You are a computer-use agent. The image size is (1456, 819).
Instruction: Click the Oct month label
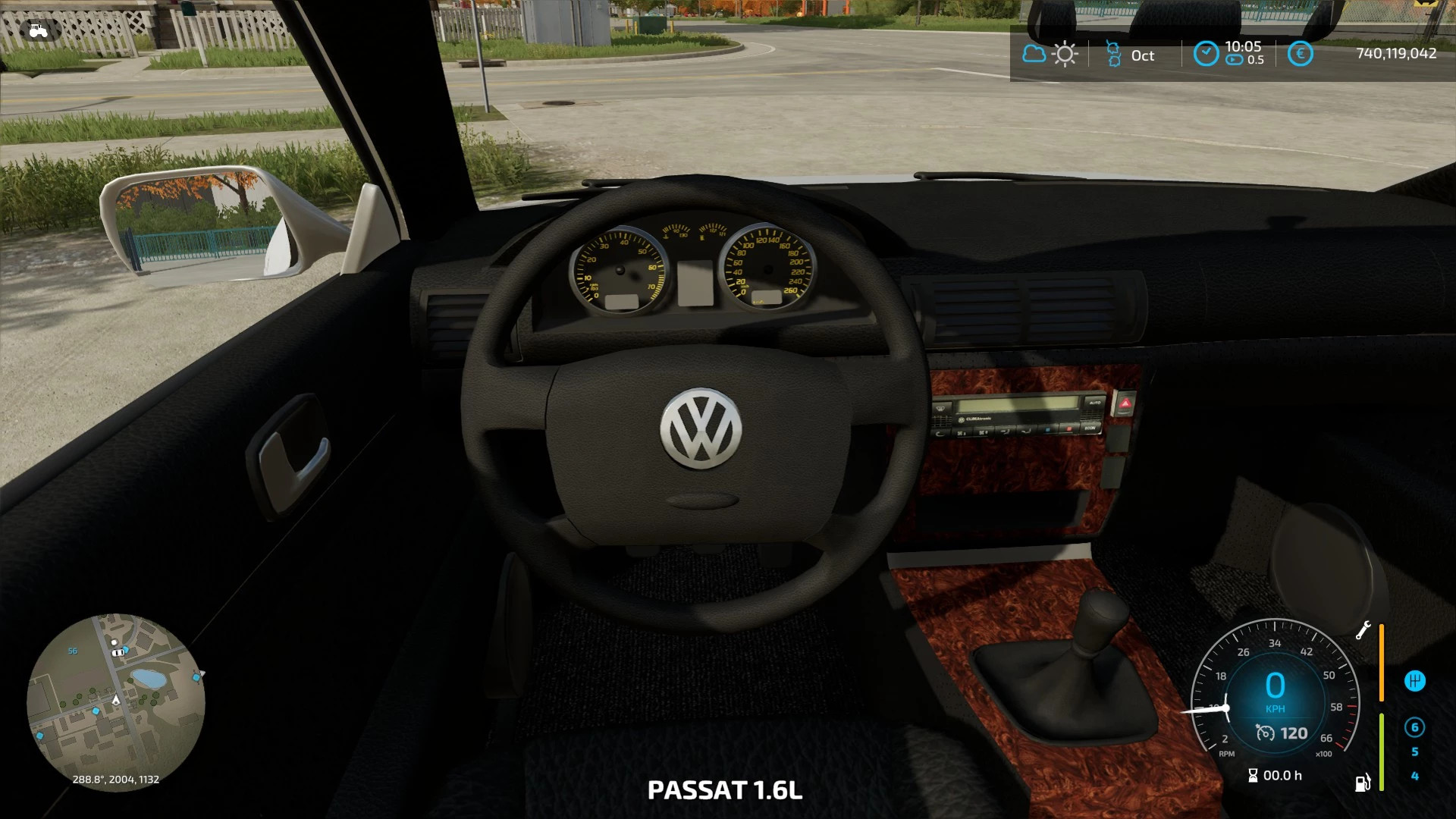(1143, 55)
